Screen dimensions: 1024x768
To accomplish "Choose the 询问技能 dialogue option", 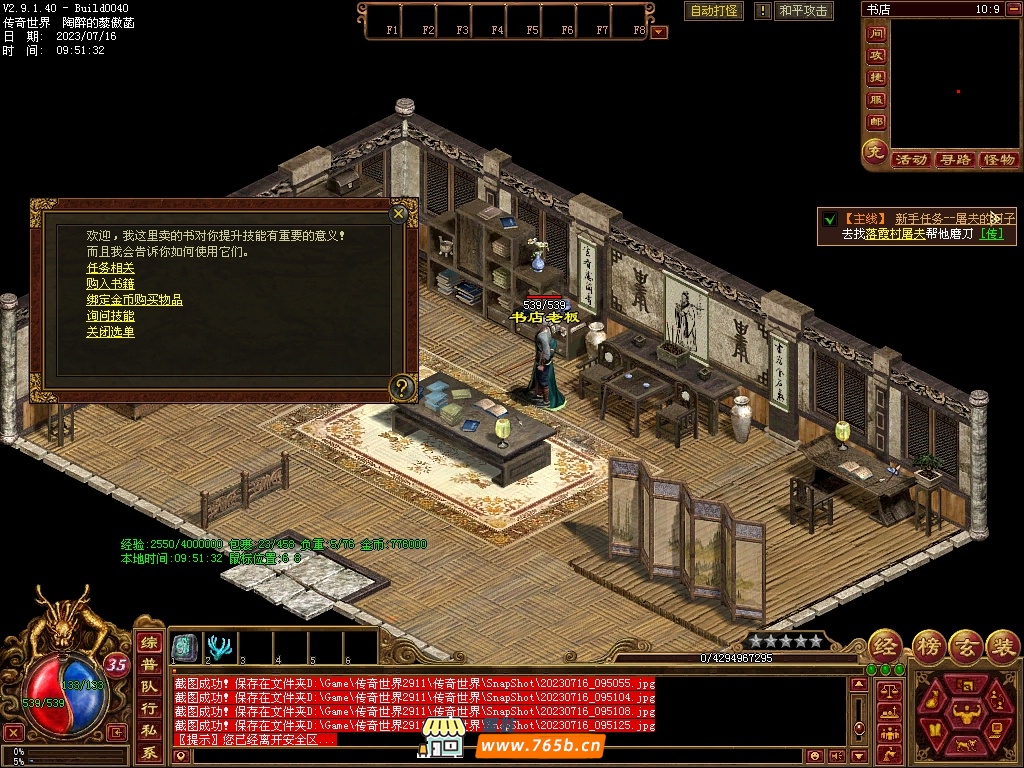I will [110, 316].
